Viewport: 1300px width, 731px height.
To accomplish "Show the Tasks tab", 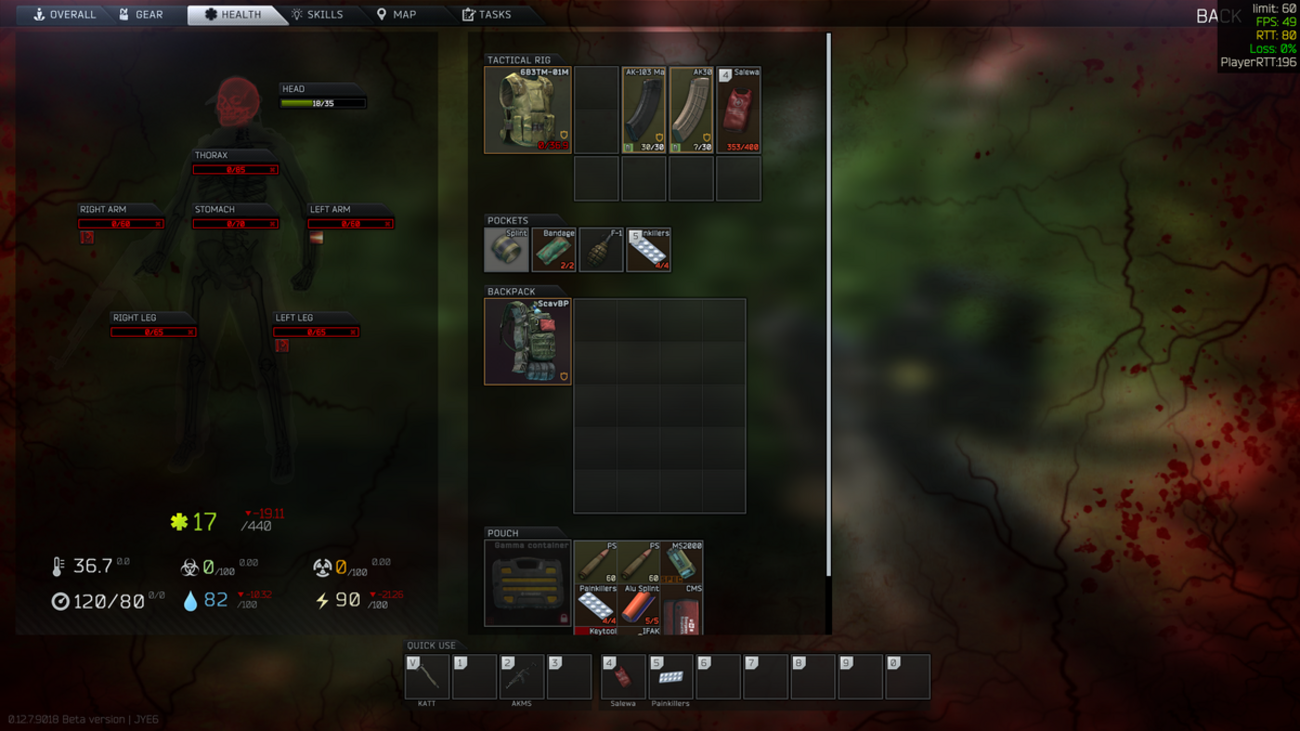I will point(487,15).
